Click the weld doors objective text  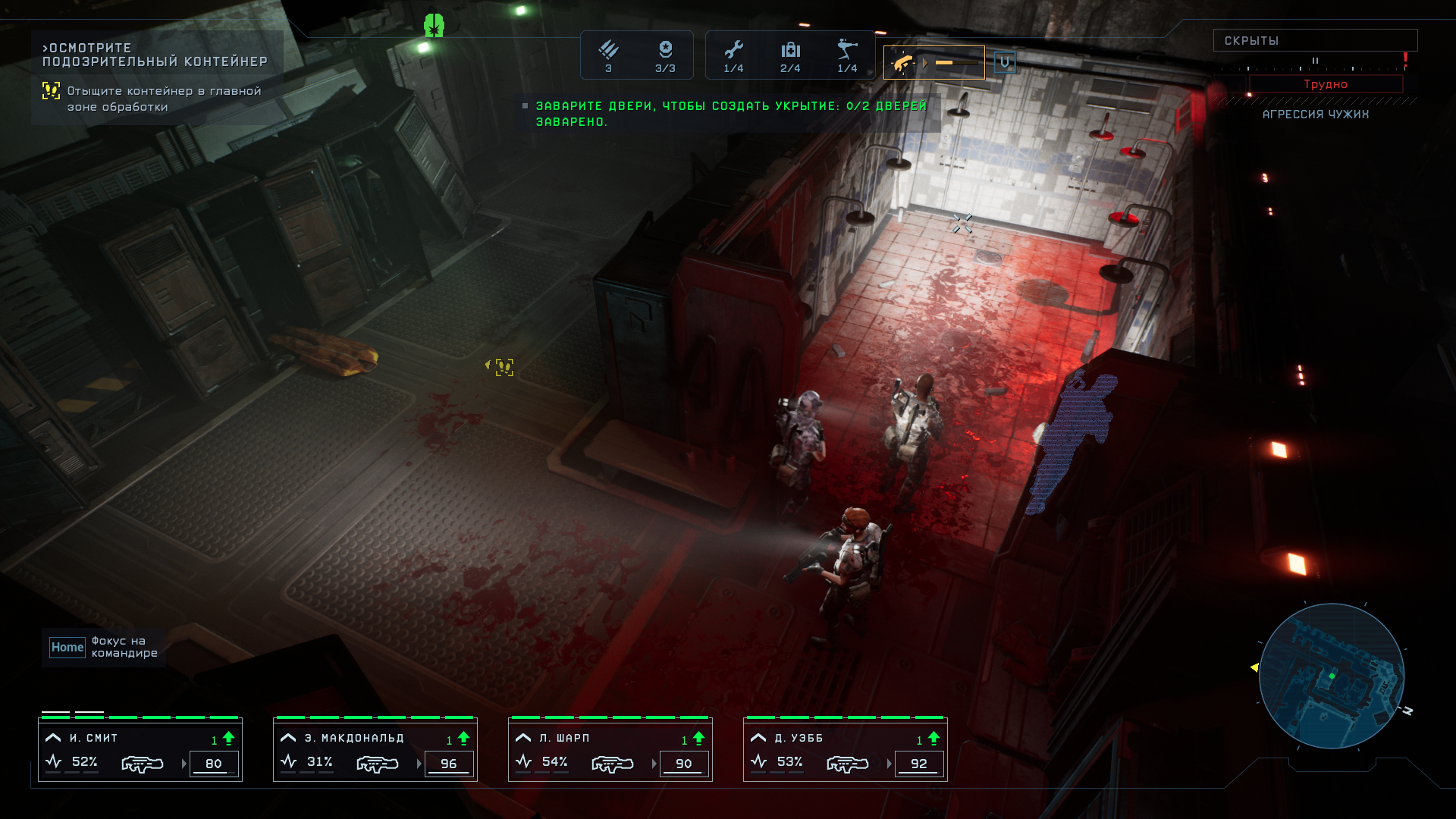coord(730,114)
